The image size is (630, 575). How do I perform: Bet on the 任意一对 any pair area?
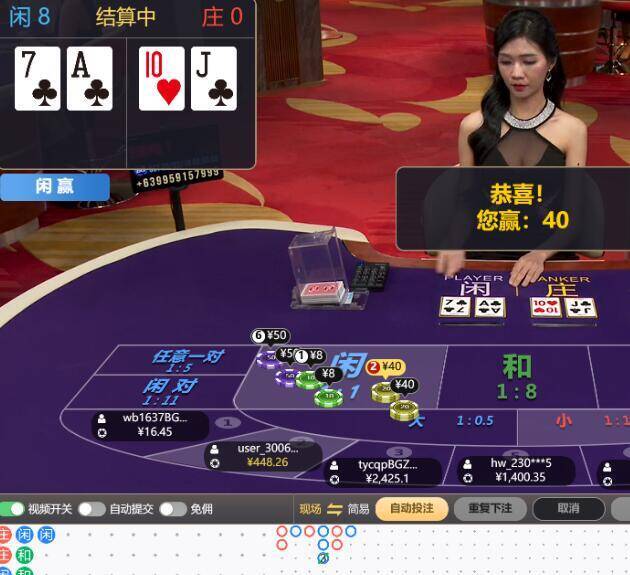(186, 360)
